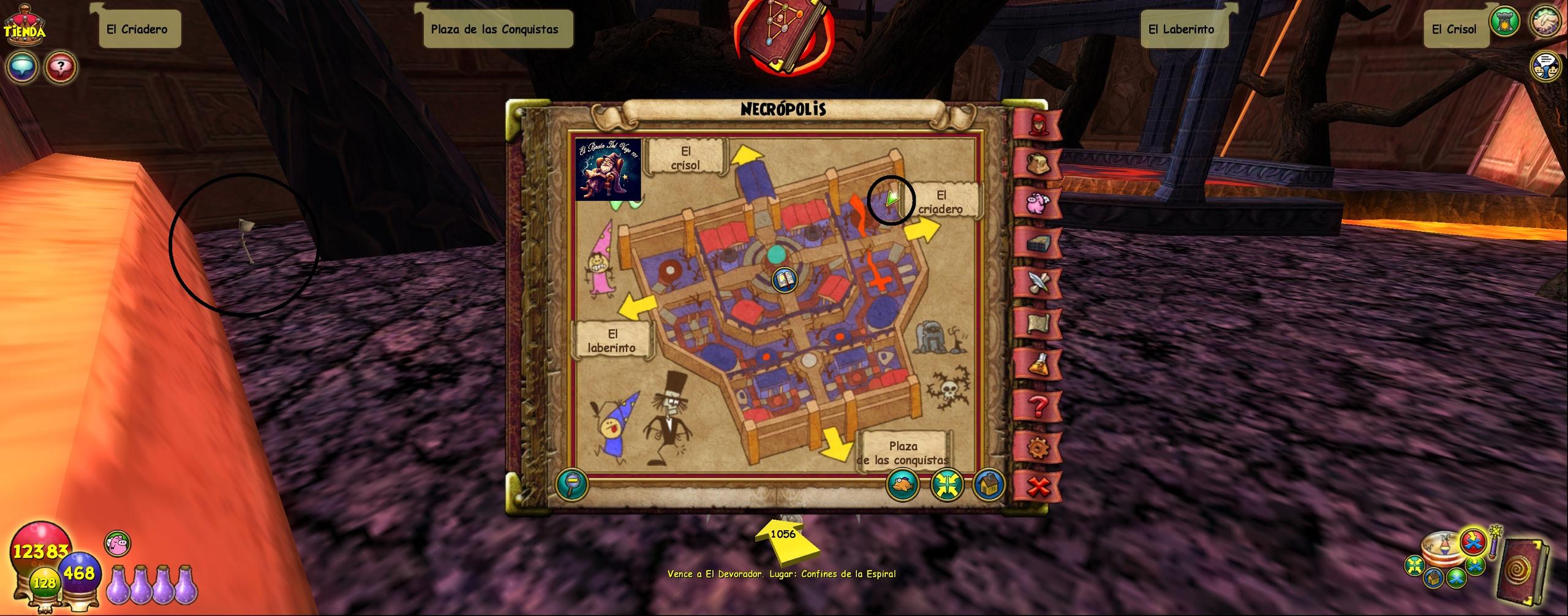Open the Tienda crown shop
Screen dimensions: 1568x616
tap(24, 26)
